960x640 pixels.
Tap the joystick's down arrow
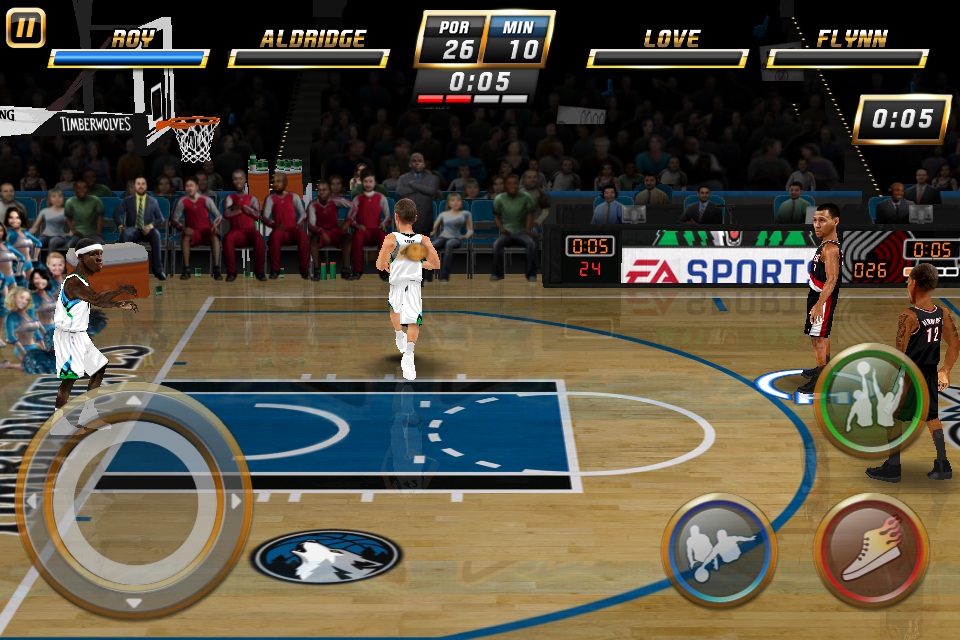pos(133,603)
